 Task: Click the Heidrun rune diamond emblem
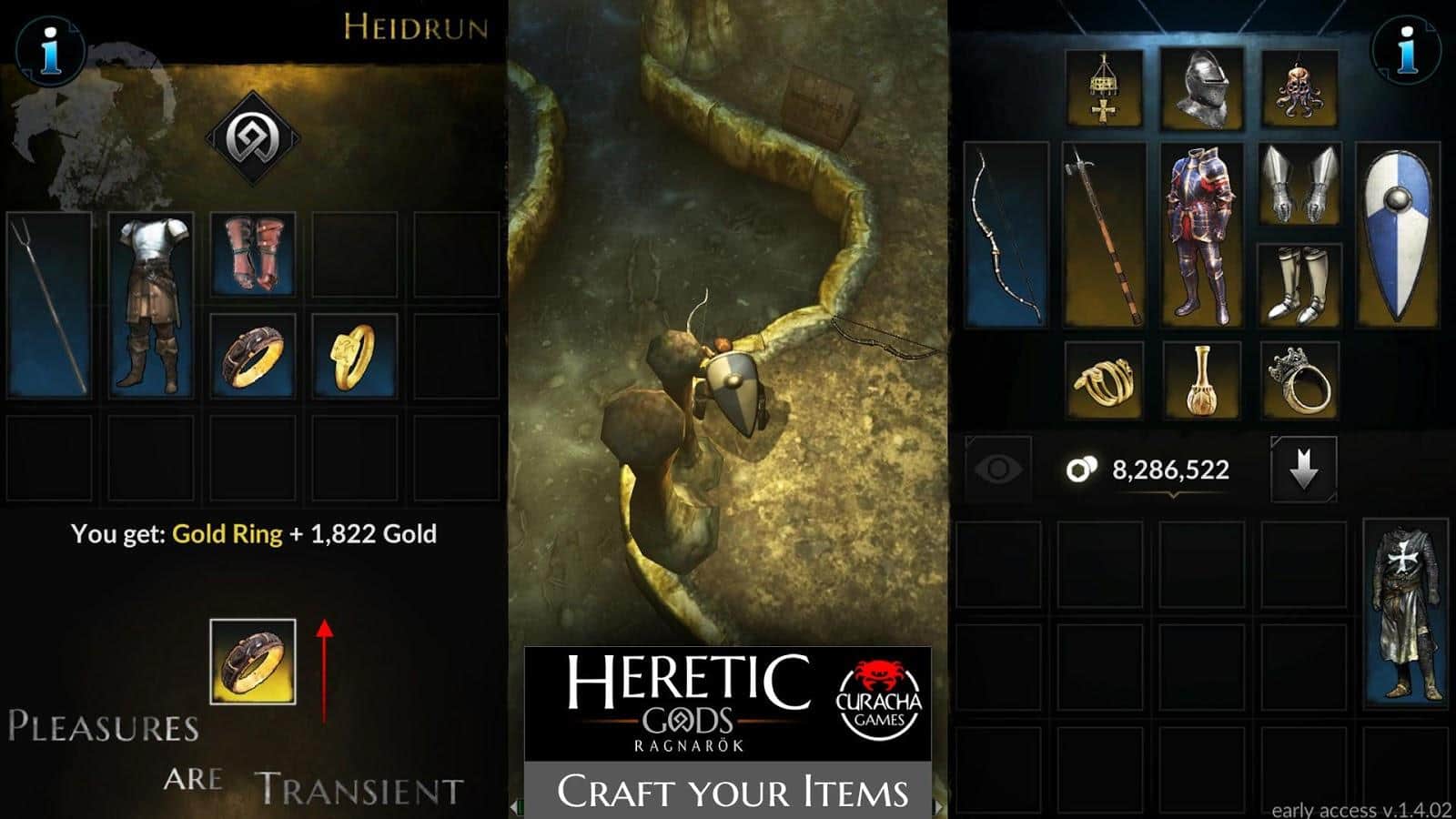tap(252, 138)
